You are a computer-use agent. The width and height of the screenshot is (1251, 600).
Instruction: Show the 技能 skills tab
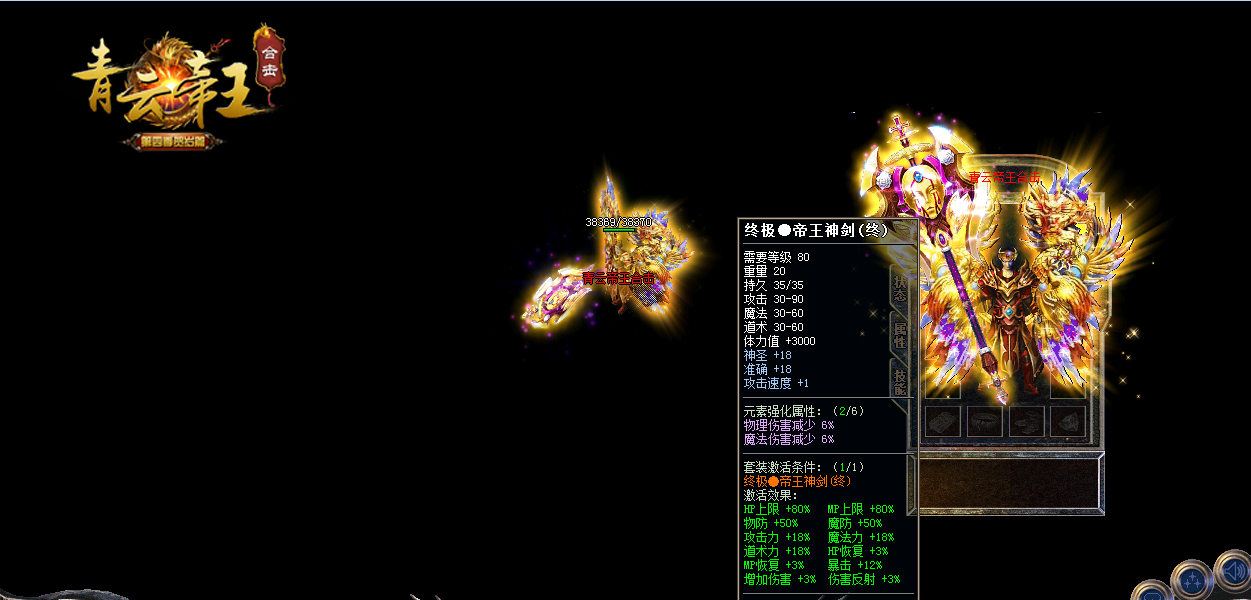click(x=899, y=381)
